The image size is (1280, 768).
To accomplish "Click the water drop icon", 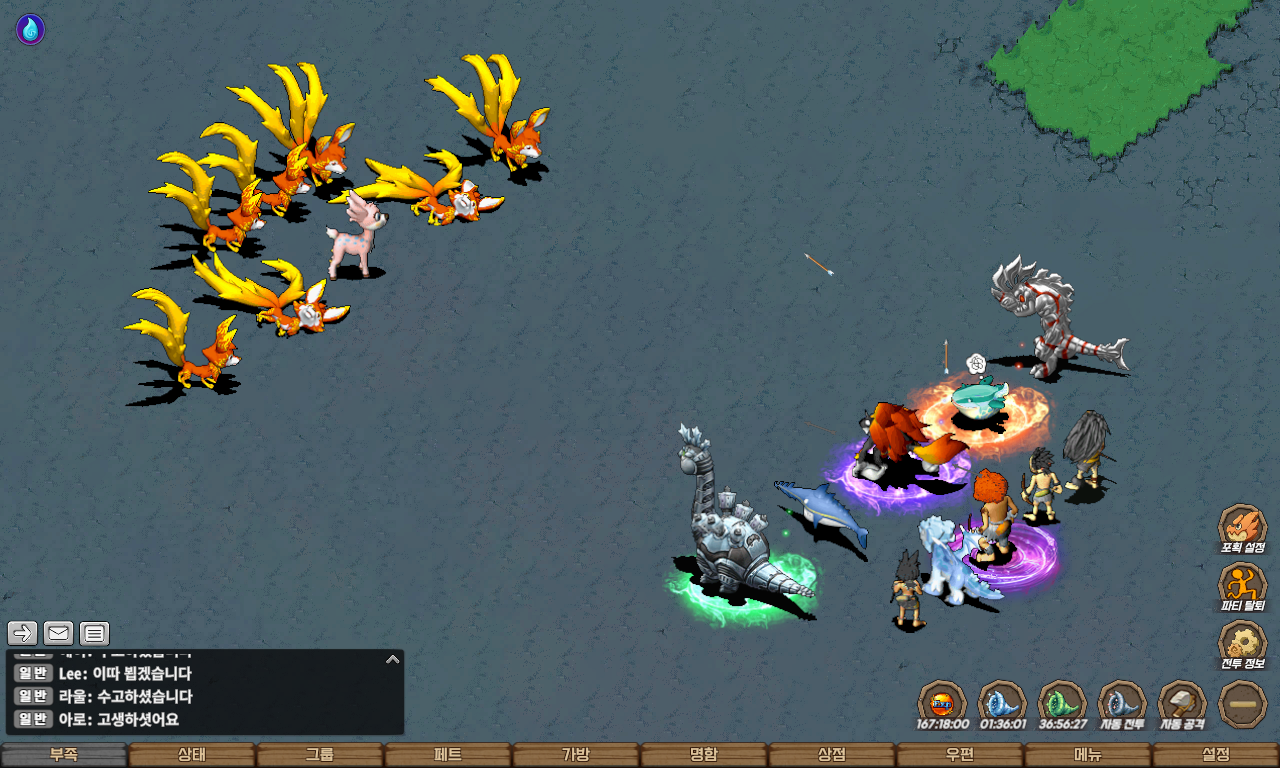I will tap(30, 29).
